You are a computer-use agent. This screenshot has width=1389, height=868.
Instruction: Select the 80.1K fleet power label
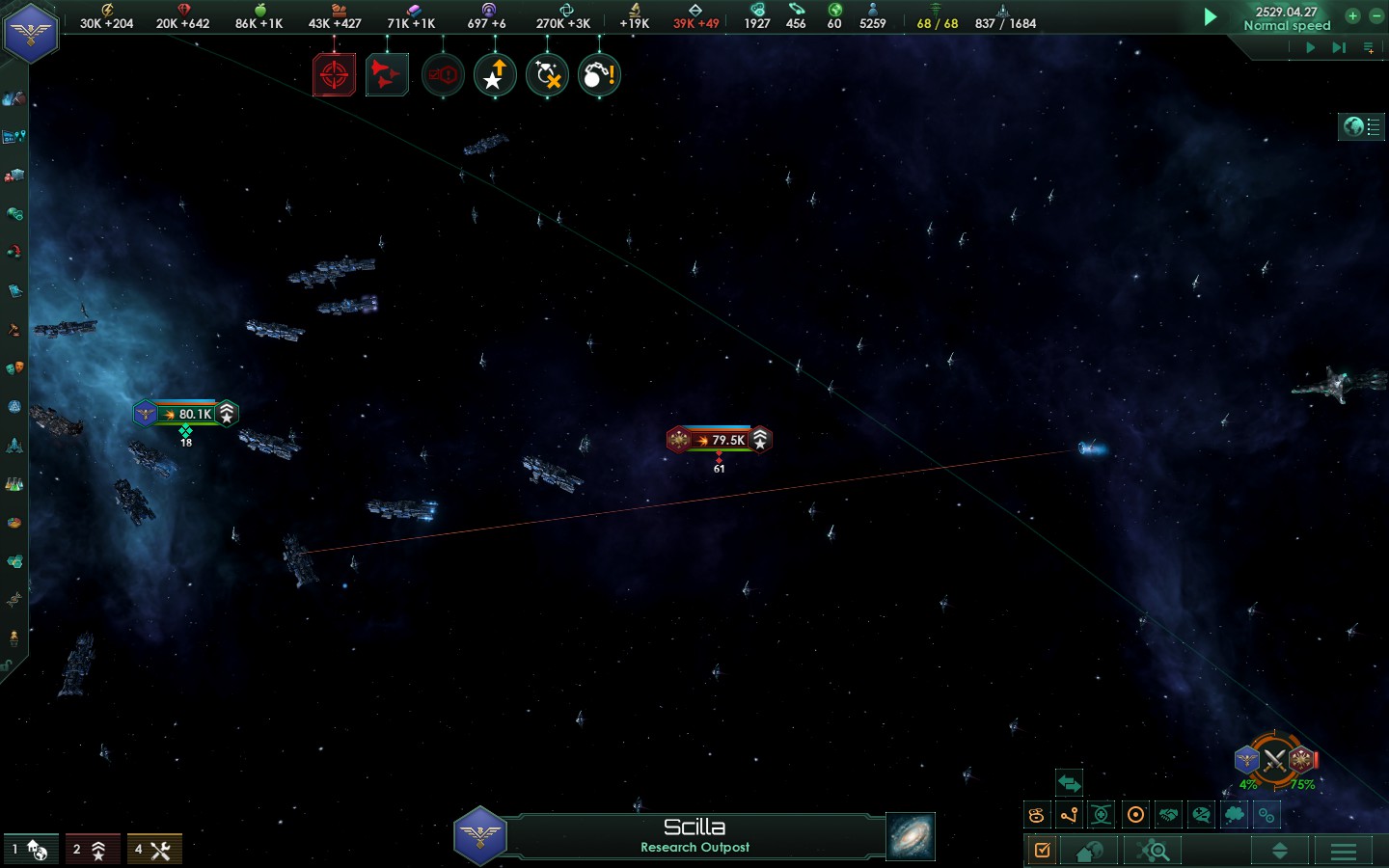[186, 414]
